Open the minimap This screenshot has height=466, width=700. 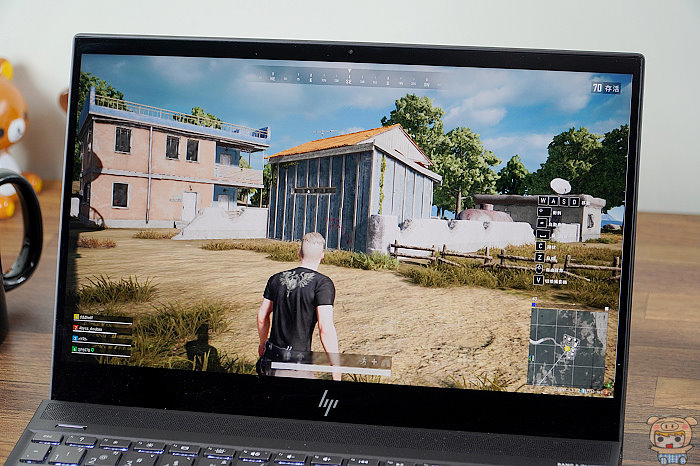pyautogui.click(x=566, y=347)
